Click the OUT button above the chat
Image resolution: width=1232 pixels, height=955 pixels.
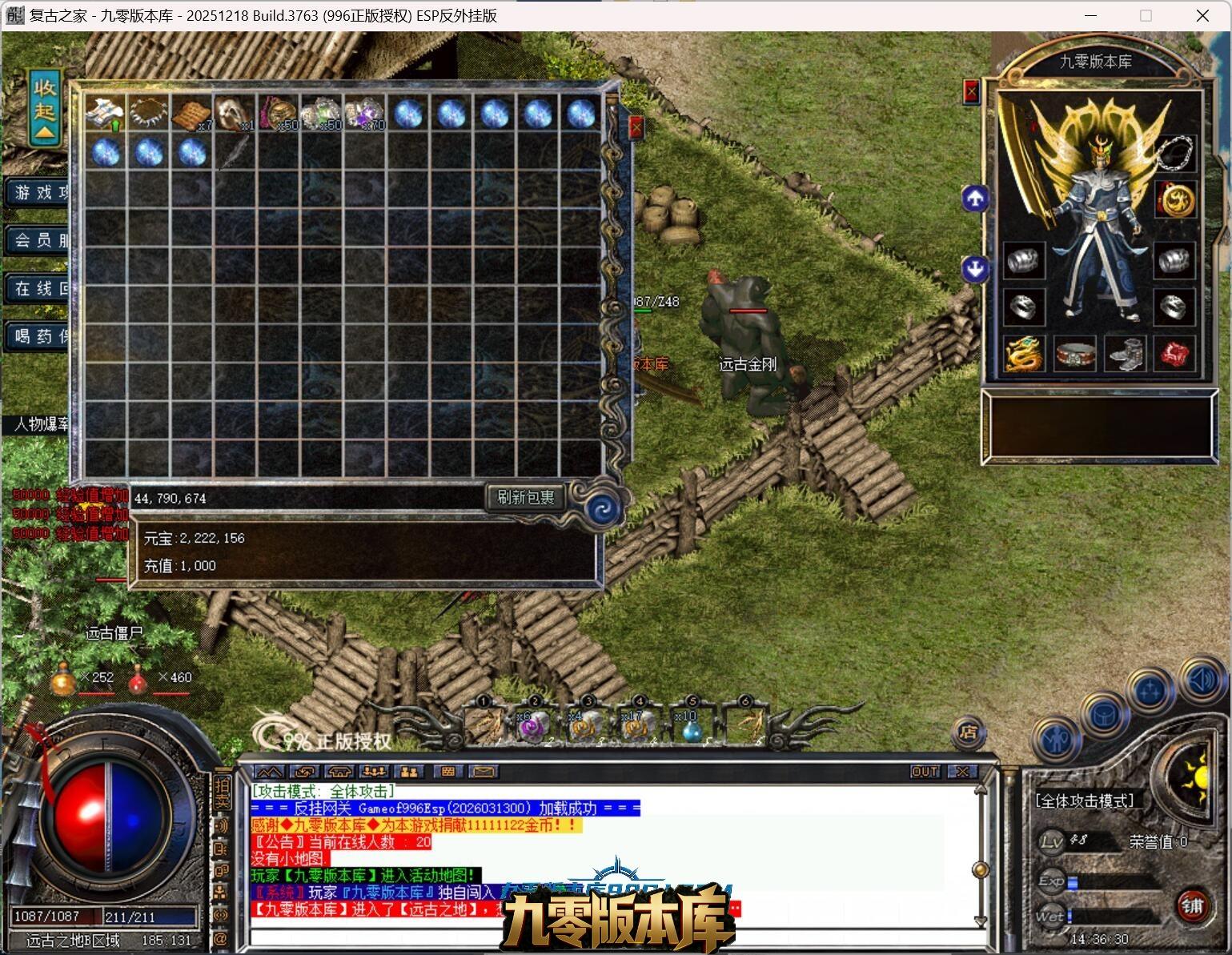click(925, 772)
